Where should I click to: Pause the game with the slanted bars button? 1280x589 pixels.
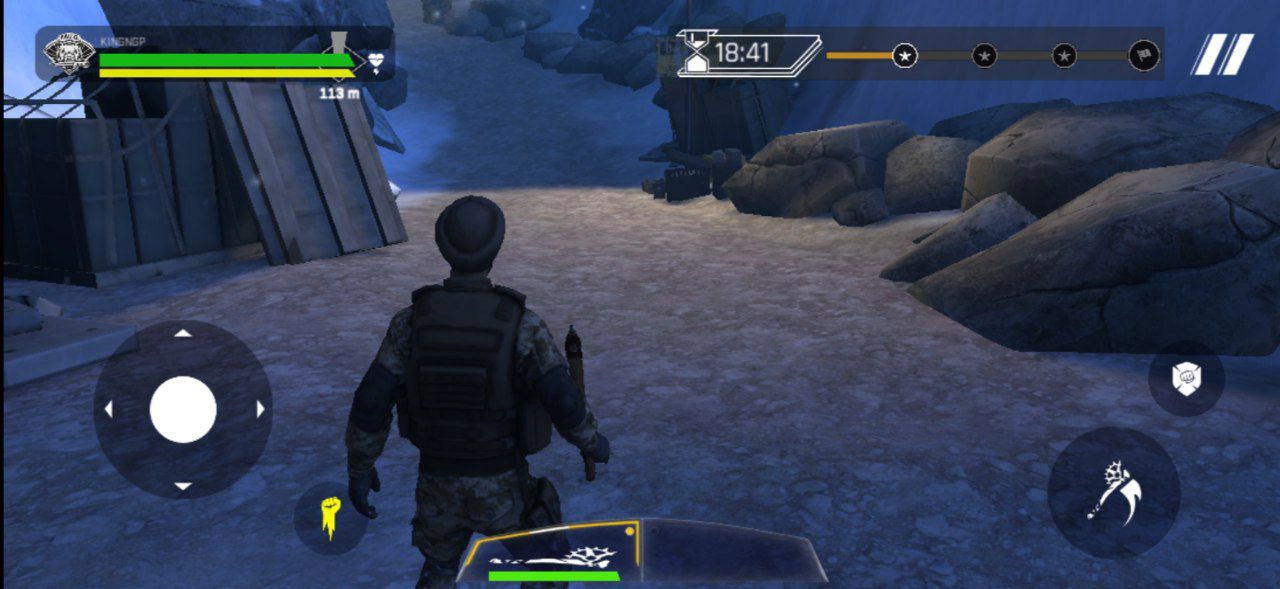pyautogui.click(x=1222, y=54)
